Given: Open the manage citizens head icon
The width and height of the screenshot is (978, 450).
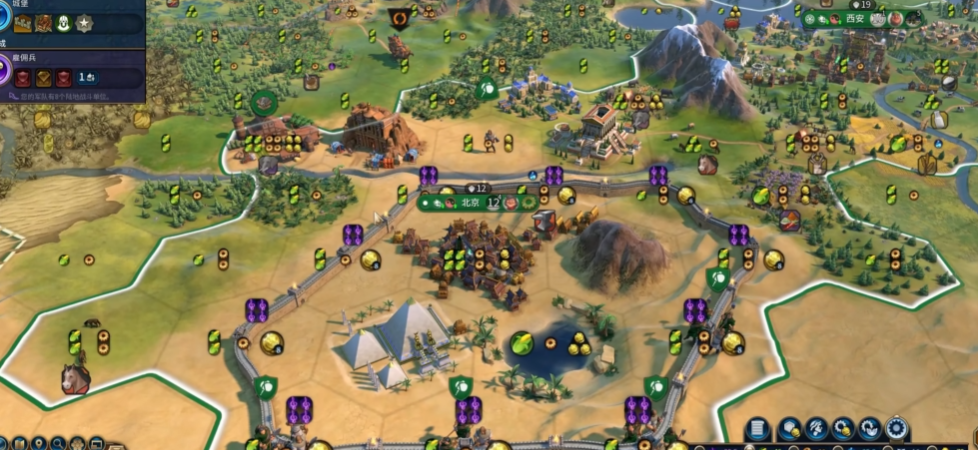Looking at the screenshot, I should pos(816,430).
